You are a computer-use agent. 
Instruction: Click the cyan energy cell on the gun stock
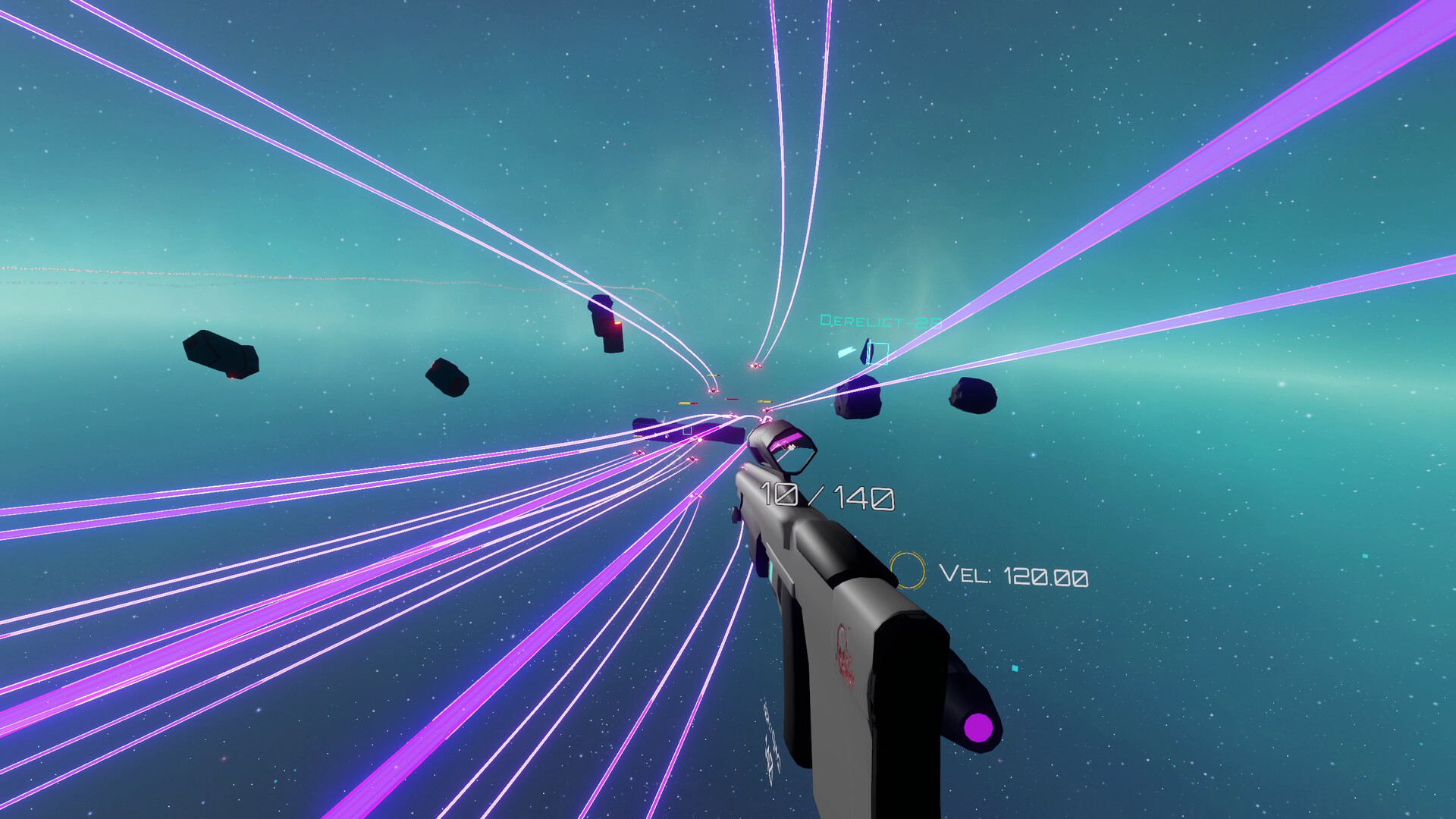771,575
